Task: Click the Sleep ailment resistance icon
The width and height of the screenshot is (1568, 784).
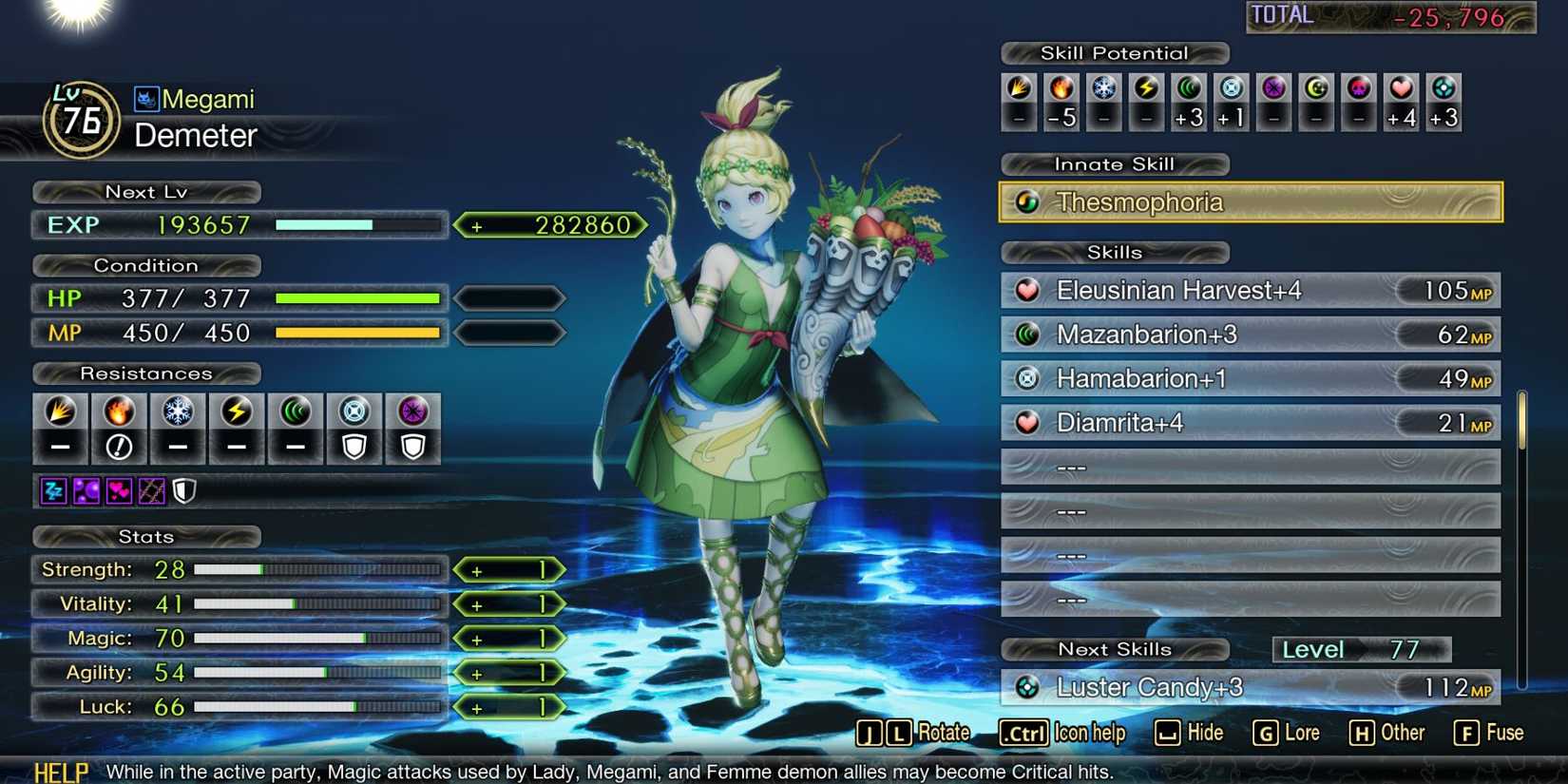Action: 54,491
